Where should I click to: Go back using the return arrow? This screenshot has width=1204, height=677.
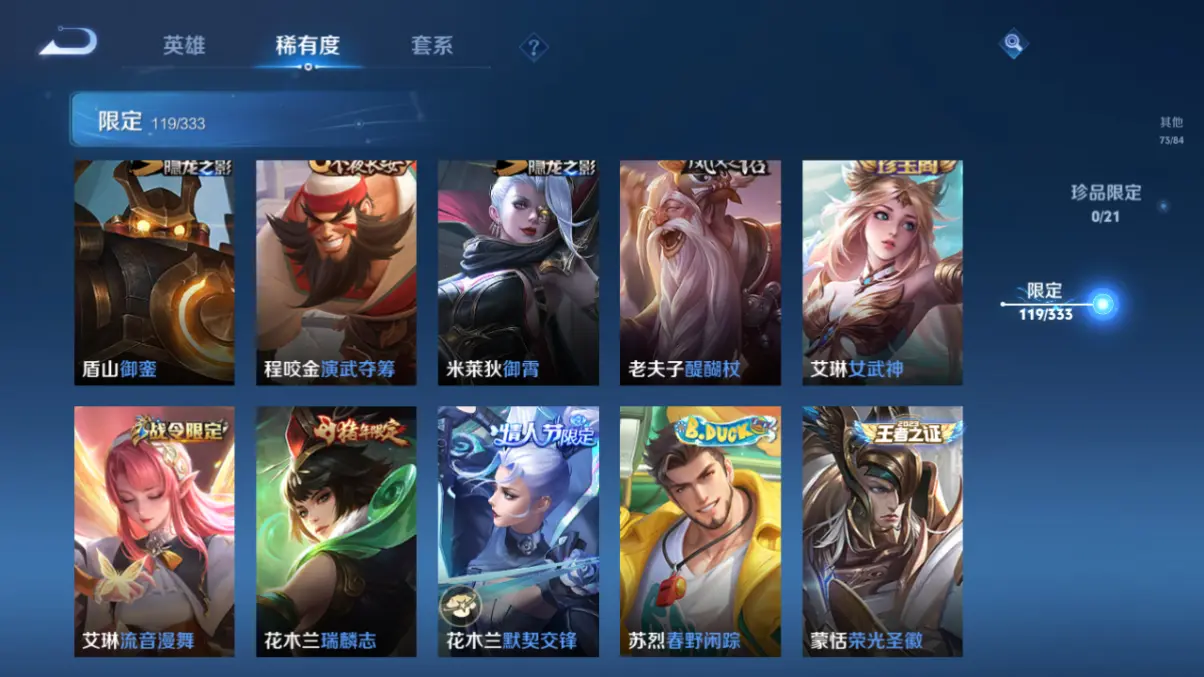(x=68, y=42)
